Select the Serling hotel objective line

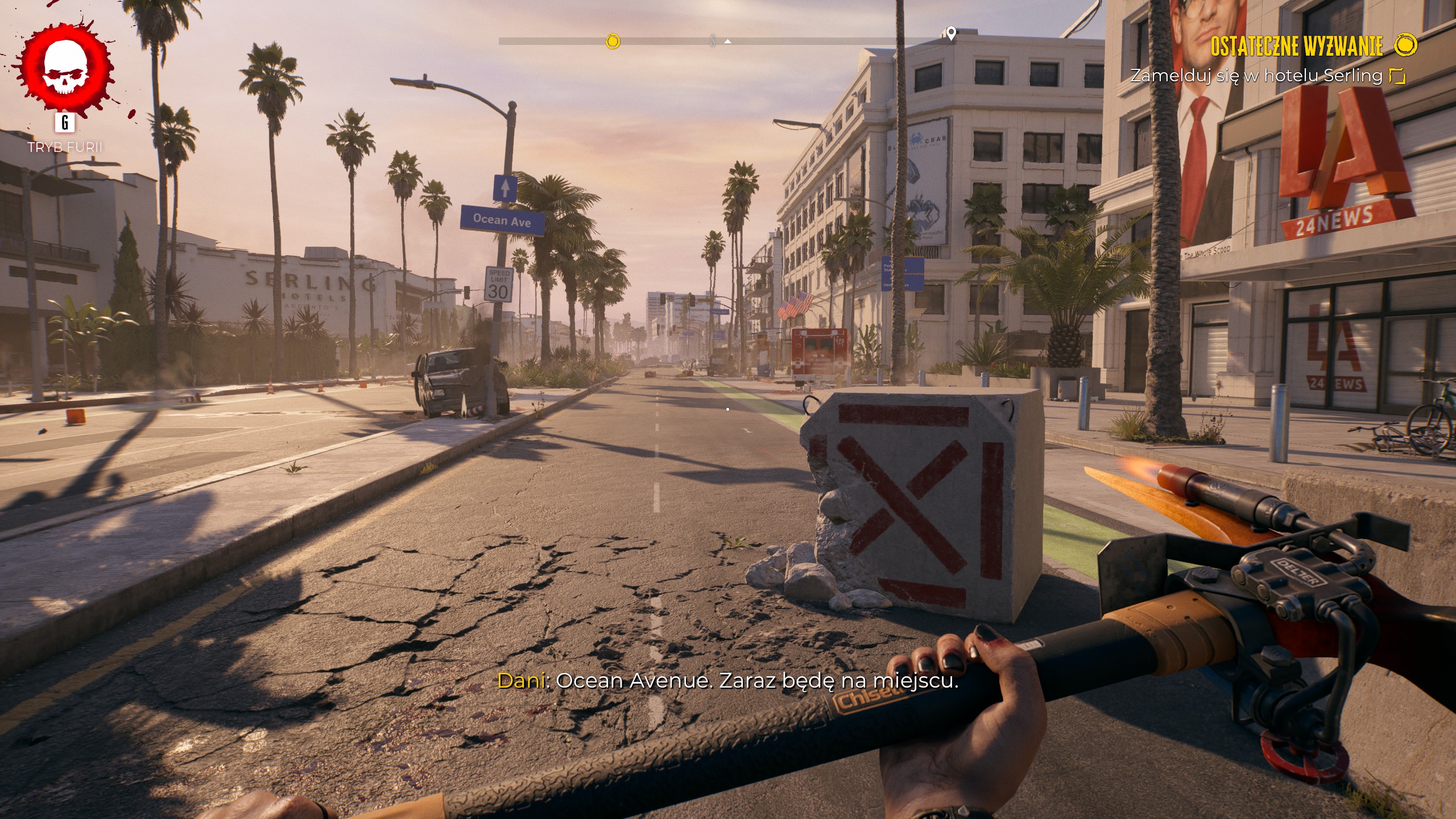tap(1256, 76)
